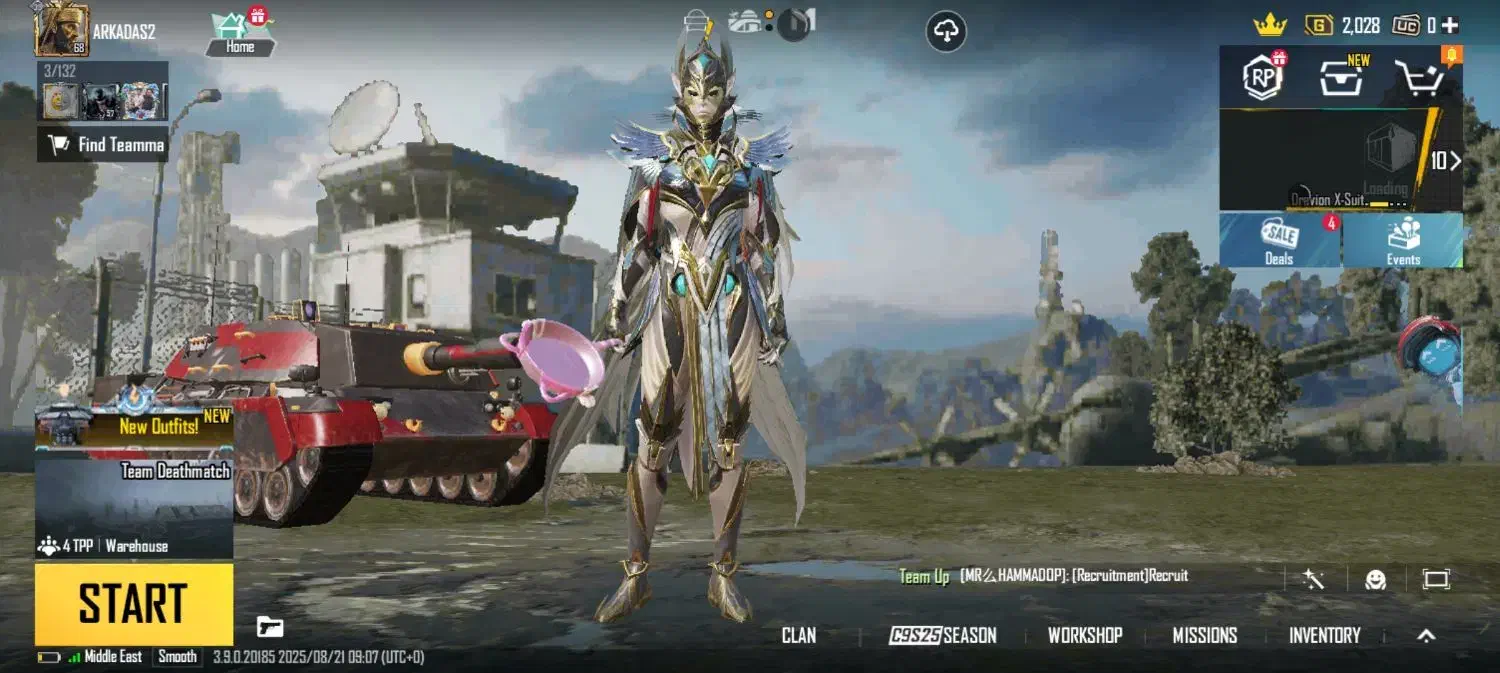Open Royale Pass RP icon
The image size is (1500, 673).
click(1263, 77)
